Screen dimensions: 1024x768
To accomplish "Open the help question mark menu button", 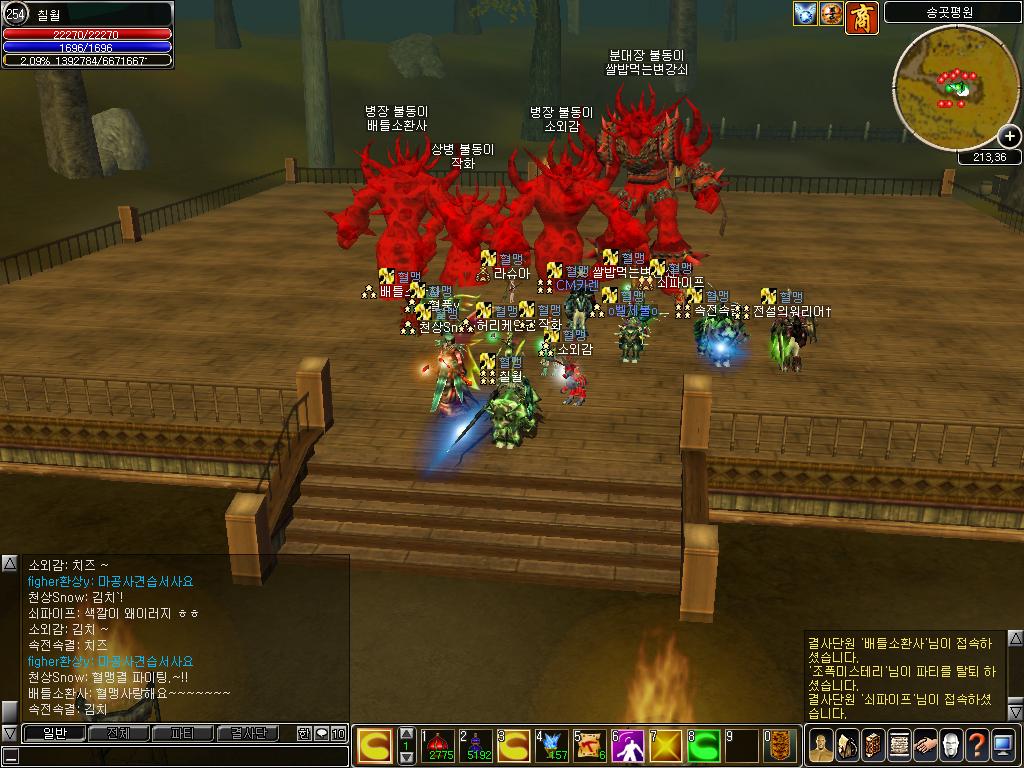I will (977, 745).
